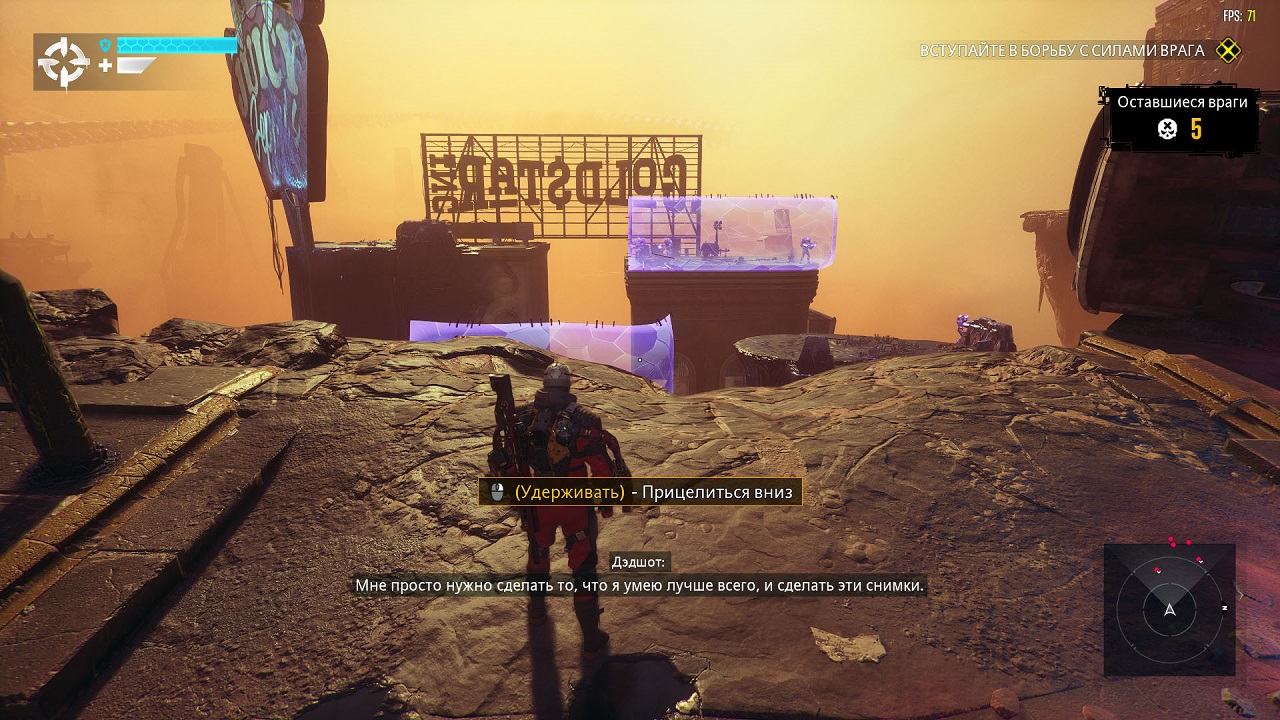The image size is (1280, 720).
Task: Select the crosshair character emblem icon
Action: (x=64, y=63)
